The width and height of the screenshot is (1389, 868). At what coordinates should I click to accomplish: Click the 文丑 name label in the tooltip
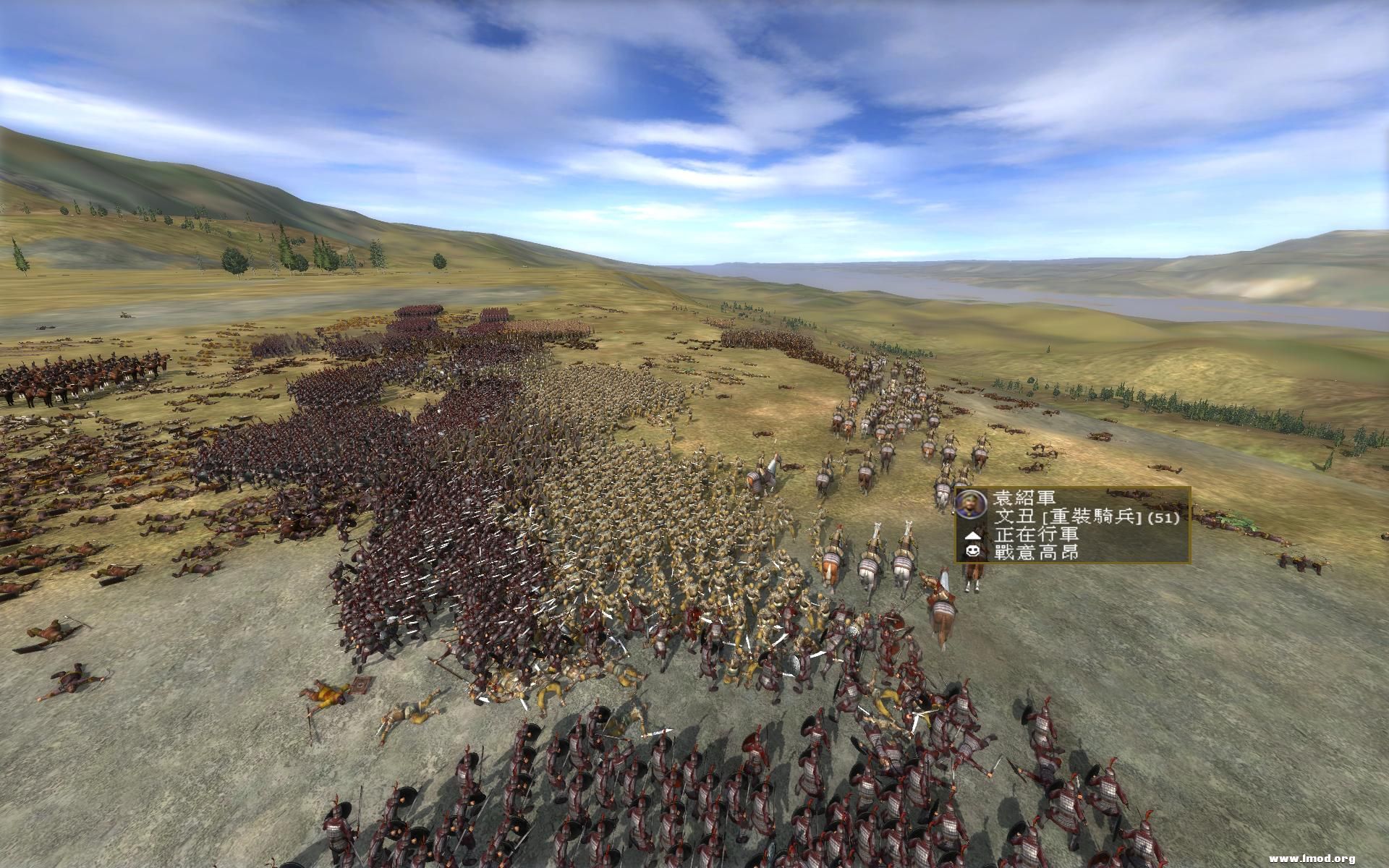[1008, 516]
